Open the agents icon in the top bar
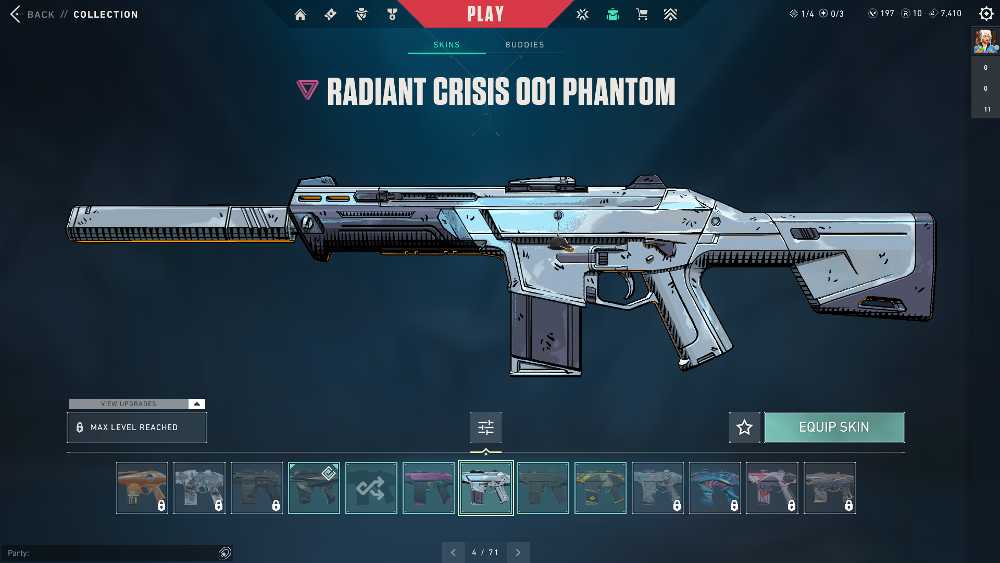Image resolution: width=1000 pixels, height=563 pixels. (x=361, y=14)
